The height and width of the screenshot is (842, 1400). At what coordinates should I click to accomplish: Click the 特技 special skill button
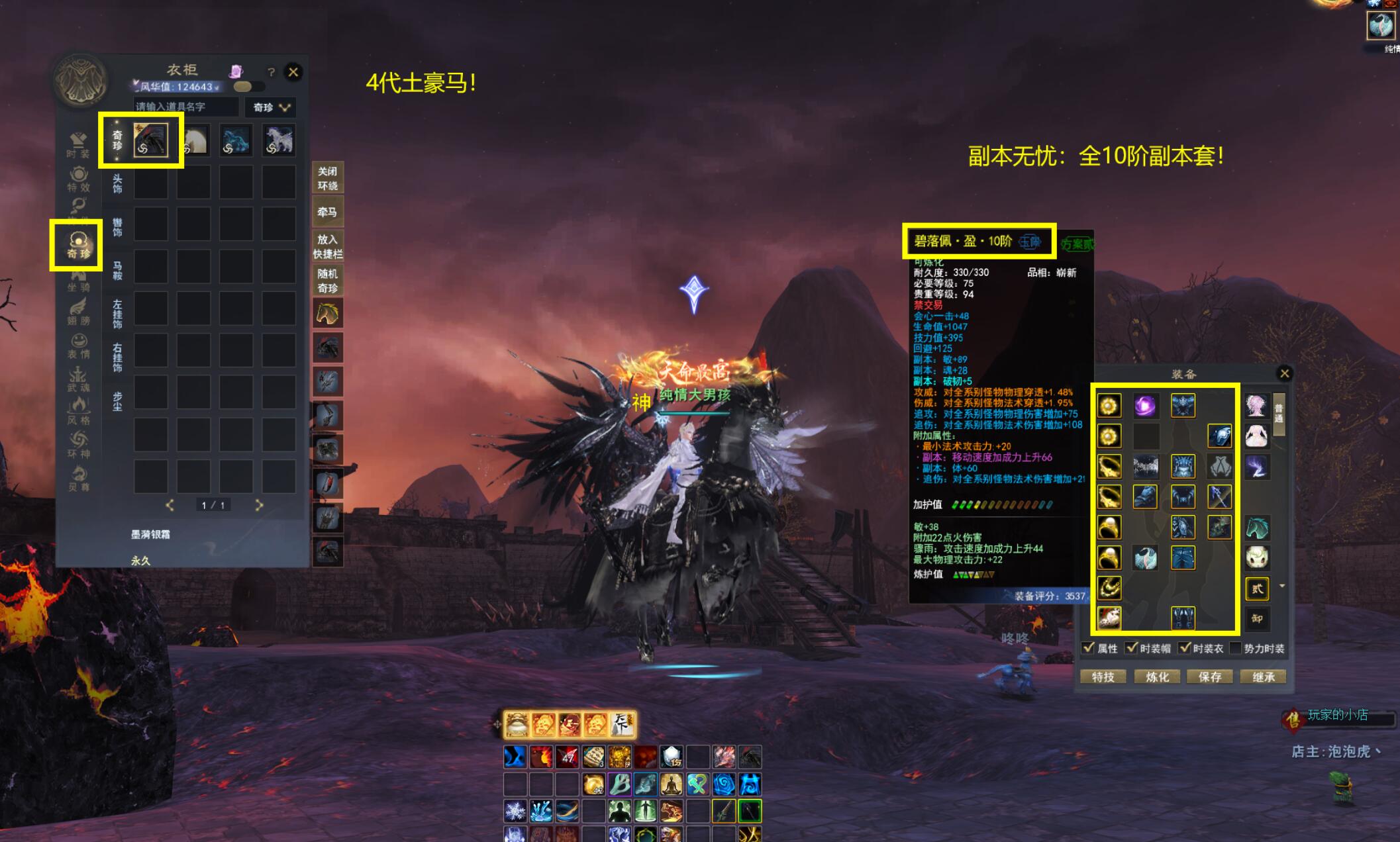(x=1103, y=677)
